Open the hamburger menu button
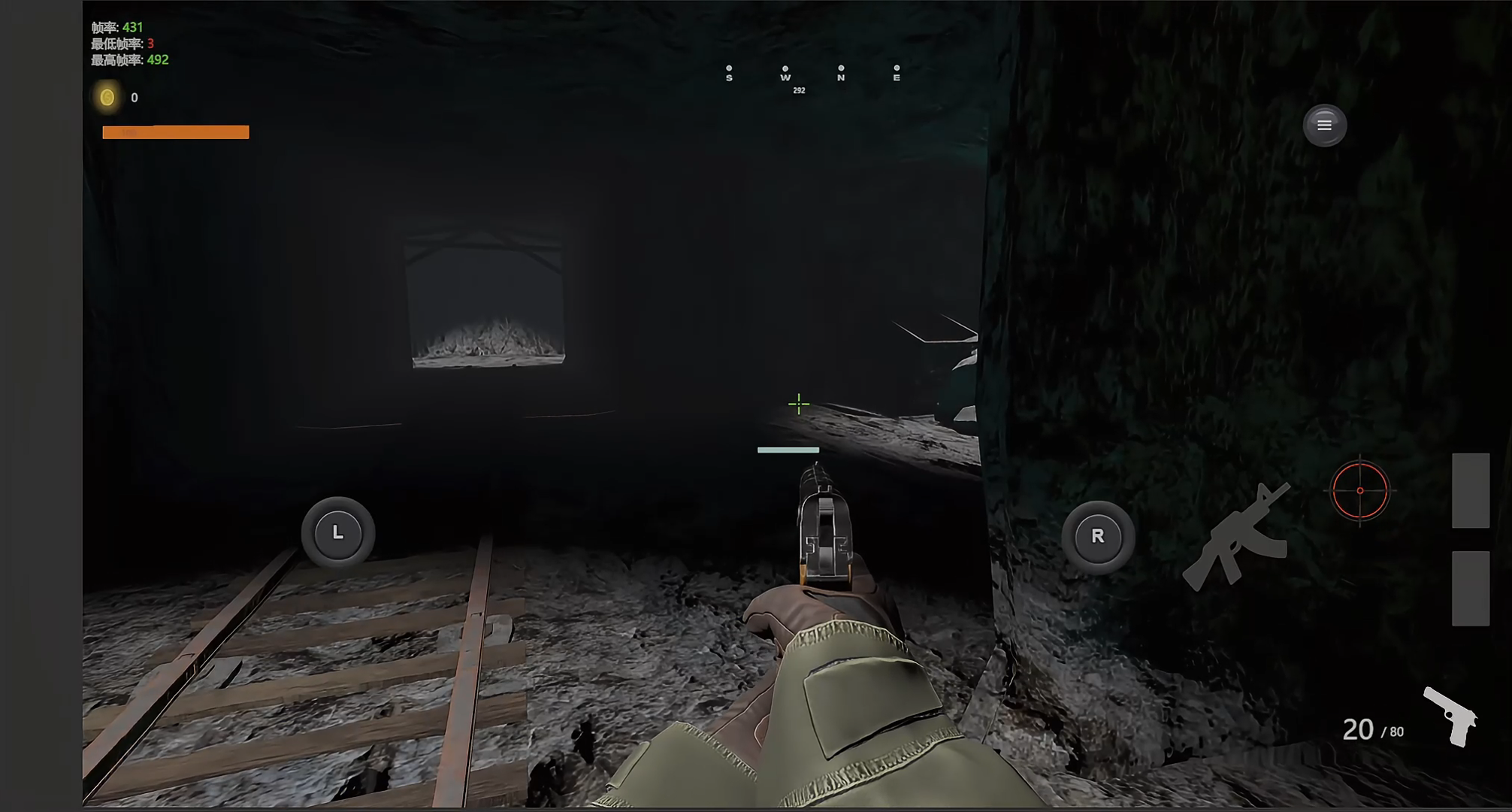1512x812 pixels. (x=1324, y=125)
